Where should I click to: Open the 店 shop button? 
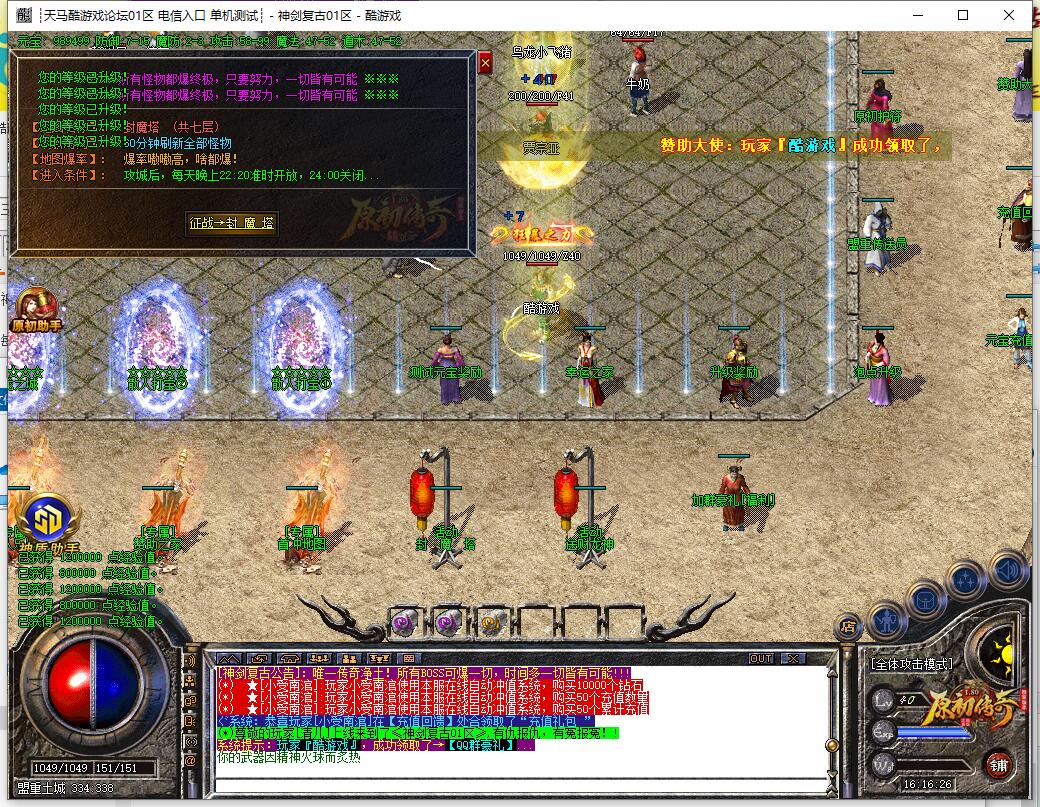click(848, 627)
